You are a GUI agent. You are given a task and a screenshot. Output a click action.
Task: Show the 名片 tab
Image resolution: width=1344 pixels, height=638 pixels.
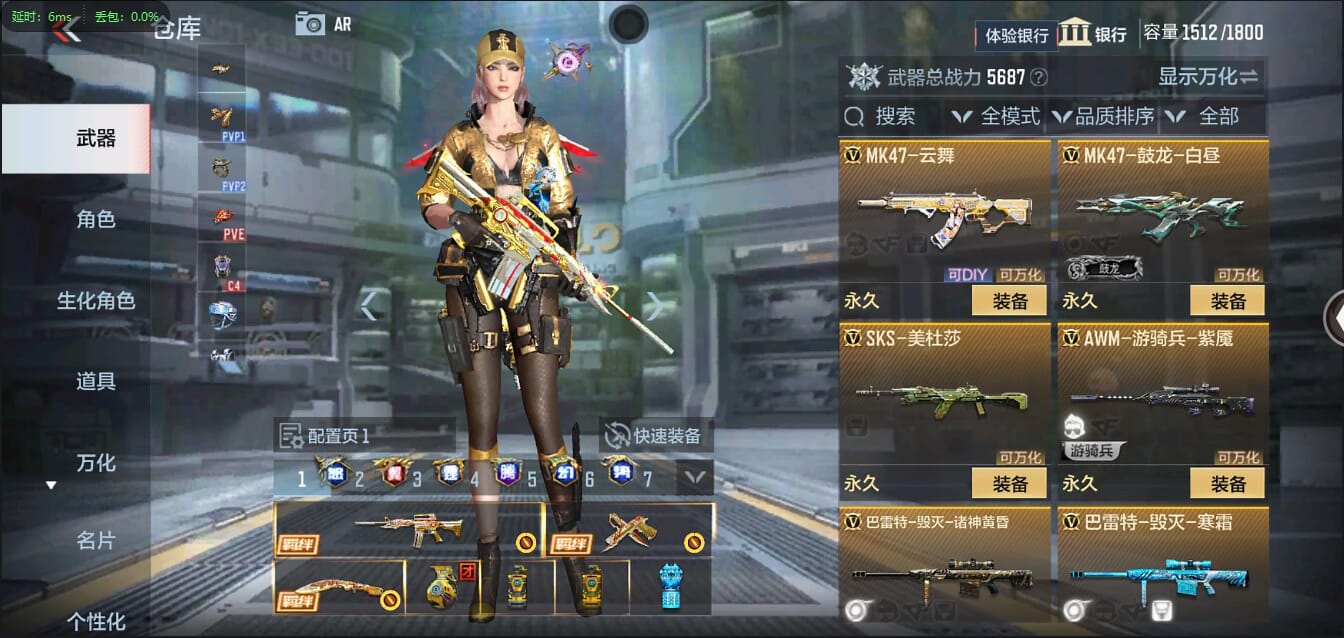tap(96, 541)
